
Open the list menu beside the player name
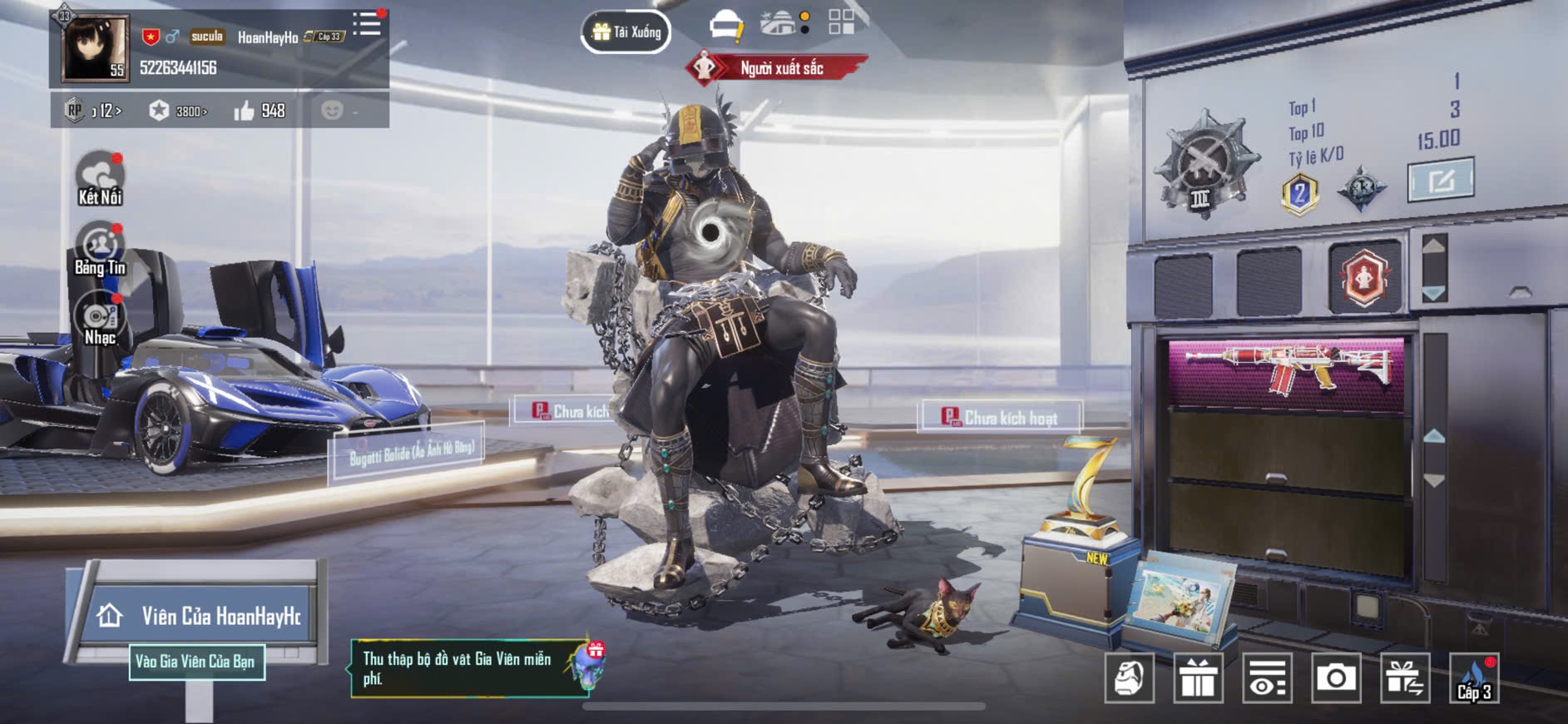tap(366, 24)
